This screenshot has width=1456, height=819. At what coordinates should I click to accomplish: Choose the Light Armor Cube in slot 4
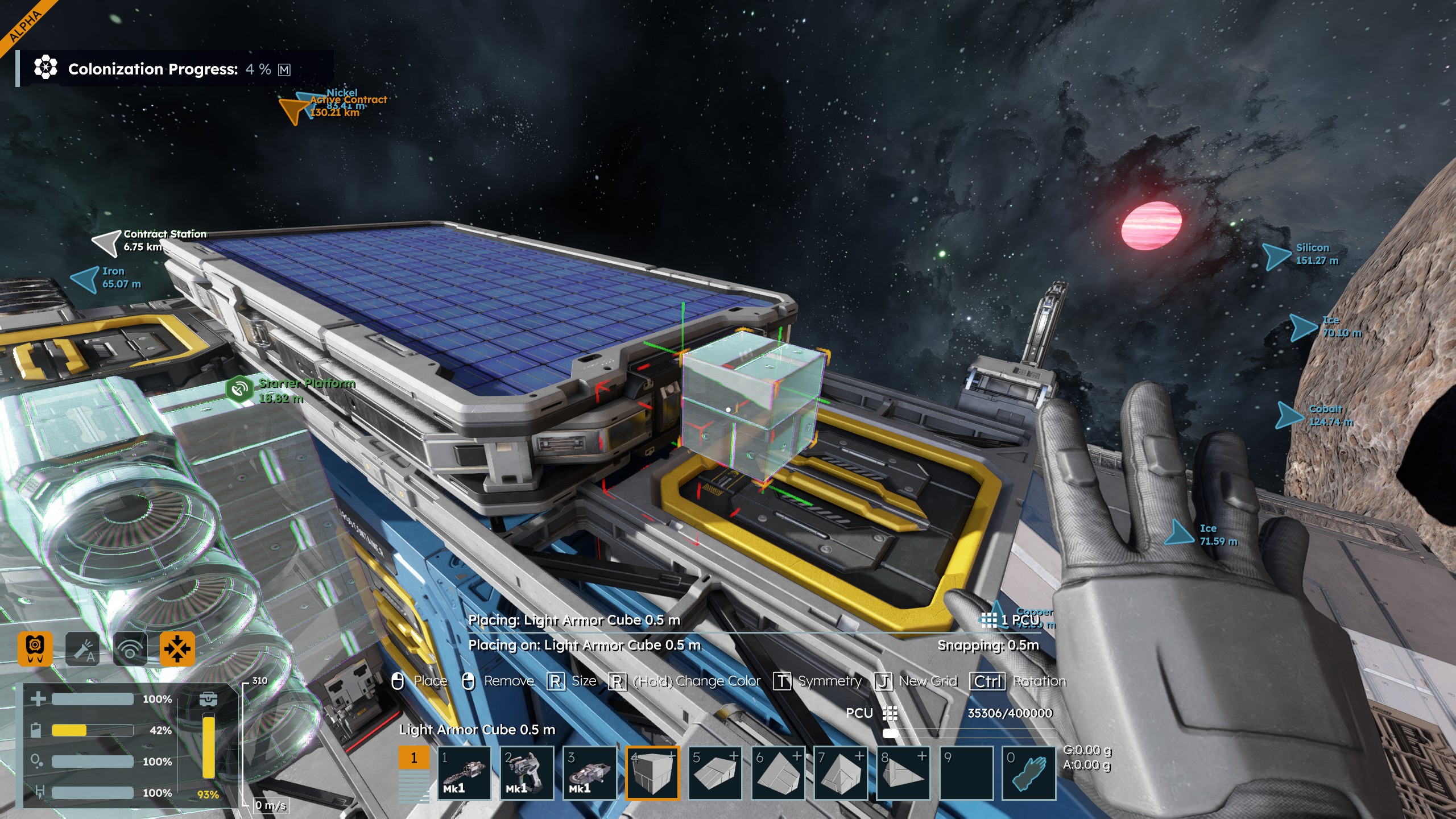652,773
